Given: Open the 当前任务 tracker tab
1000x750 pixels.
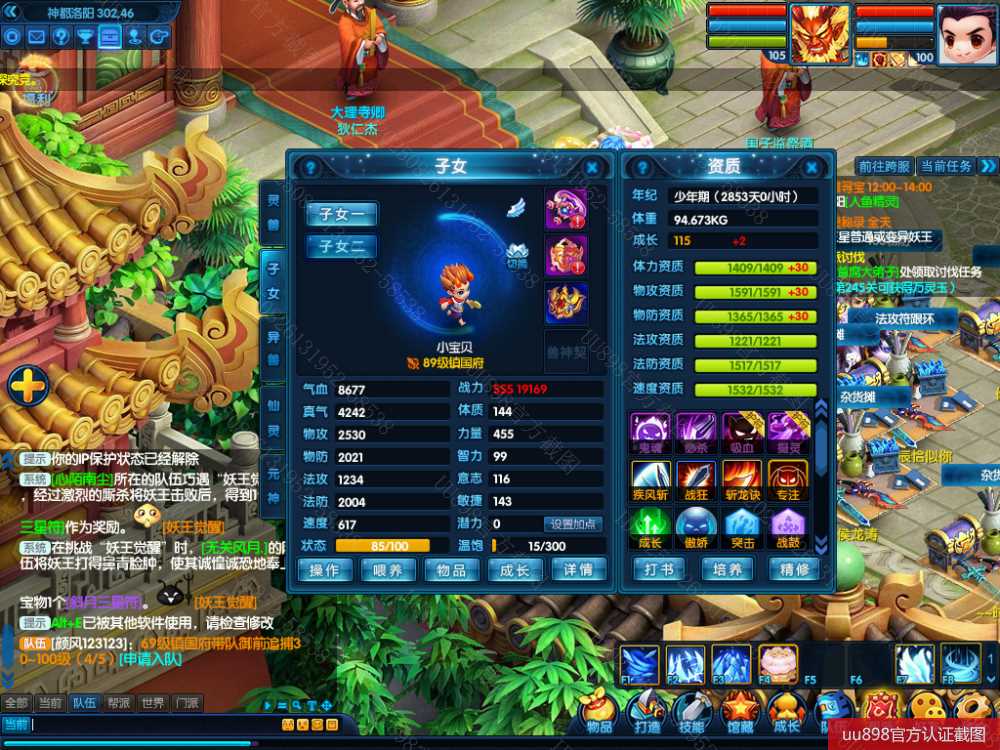Looking at the screenshot, I should tap(945, 166).
